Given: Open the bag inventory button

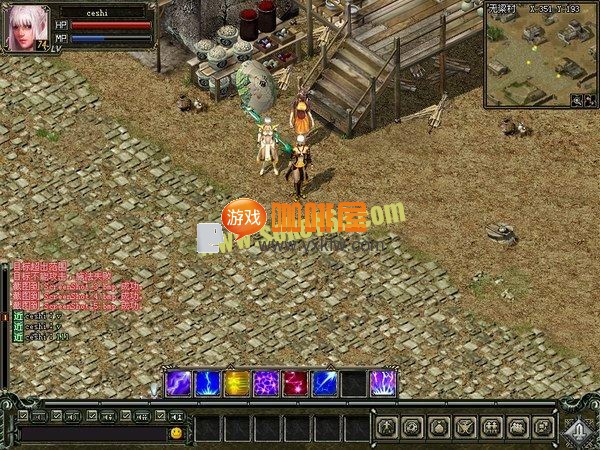Looking at the screenshot, I should click(439, 428).
